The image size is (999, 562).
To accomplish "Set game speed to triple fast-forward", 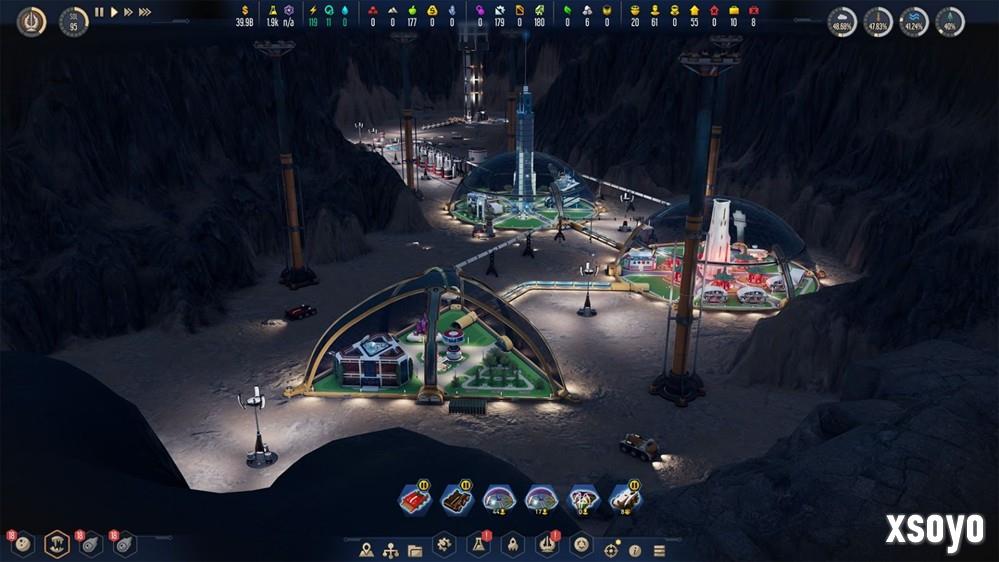I will coord(145,12).
